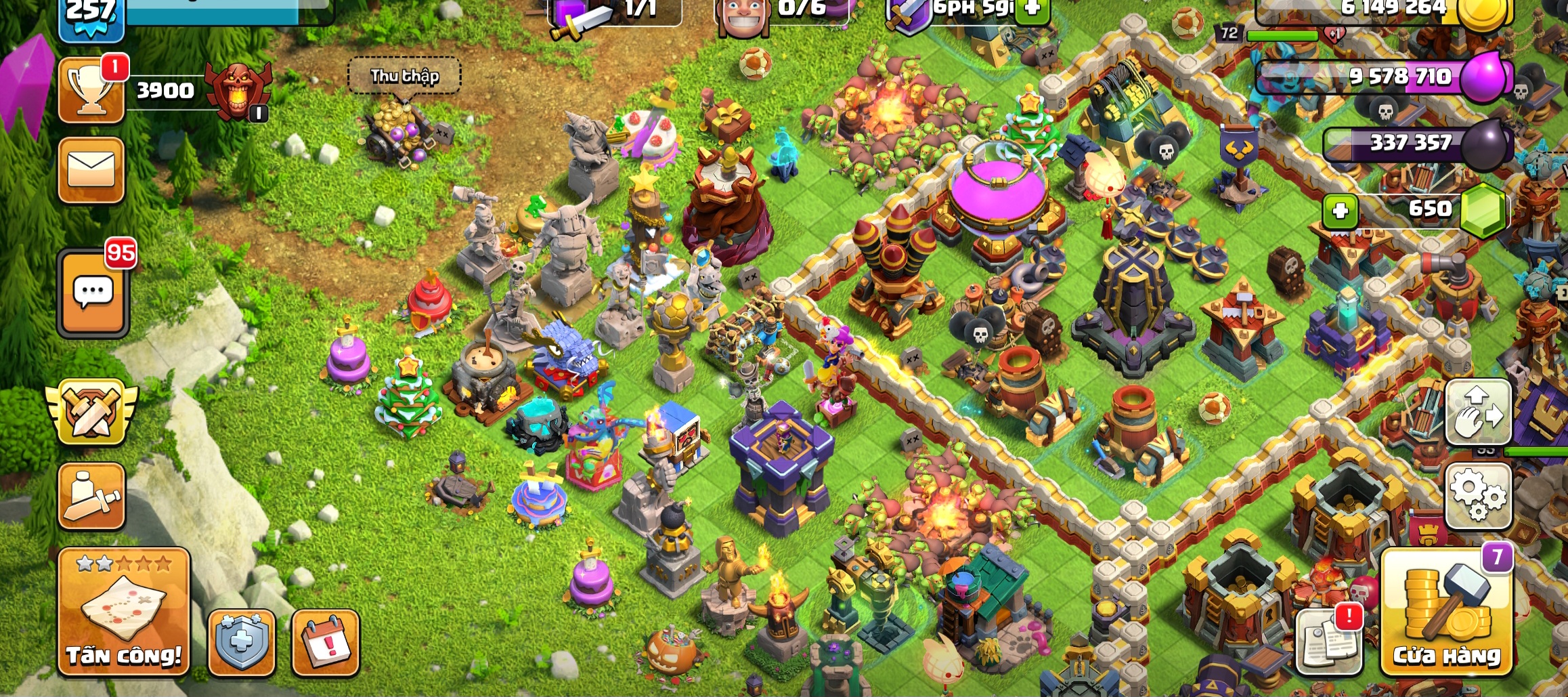Open the crossed swords clan war button
The width and height of the screenshot is (1568, 697).
91,411
